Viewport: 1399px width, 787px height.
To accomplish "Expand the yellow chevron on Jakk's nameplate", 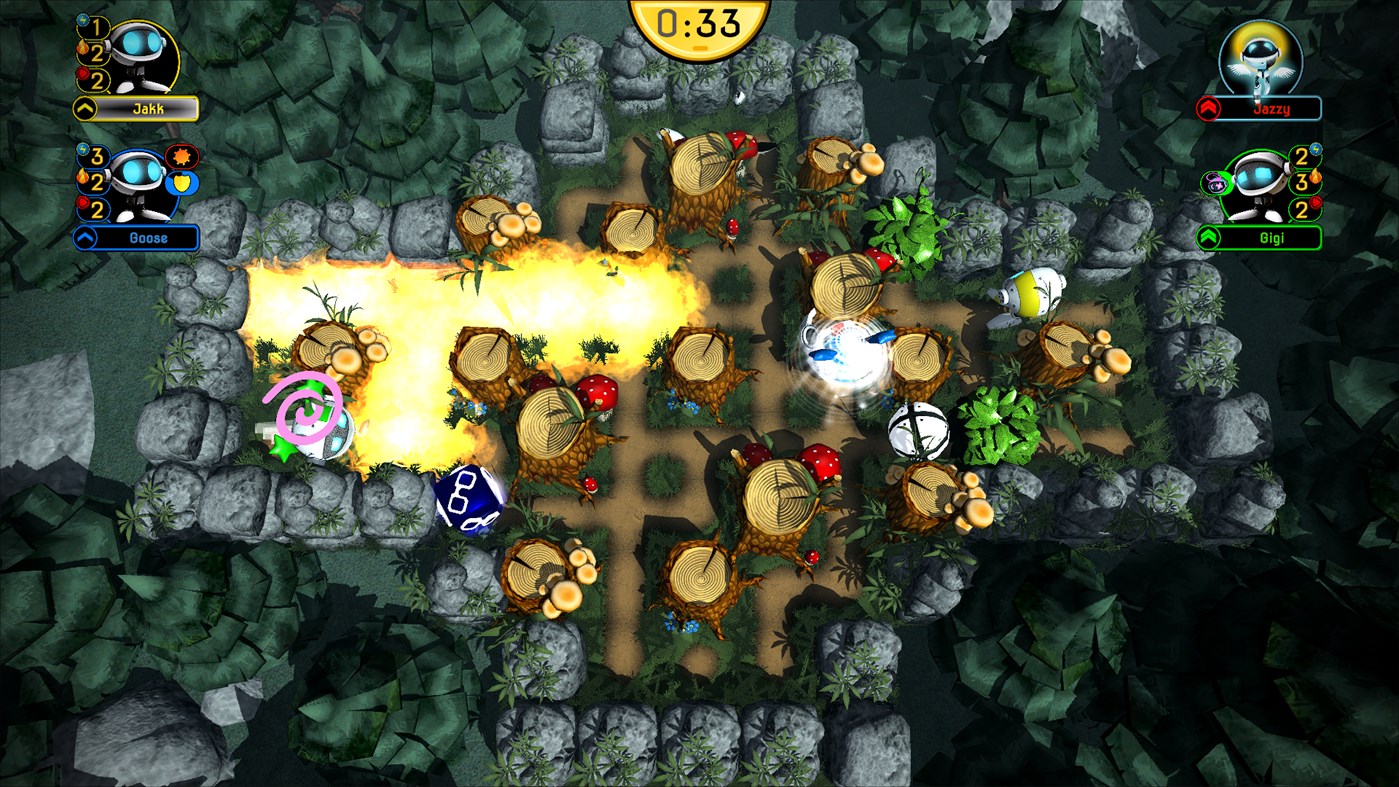I will (x=83, y=106).
